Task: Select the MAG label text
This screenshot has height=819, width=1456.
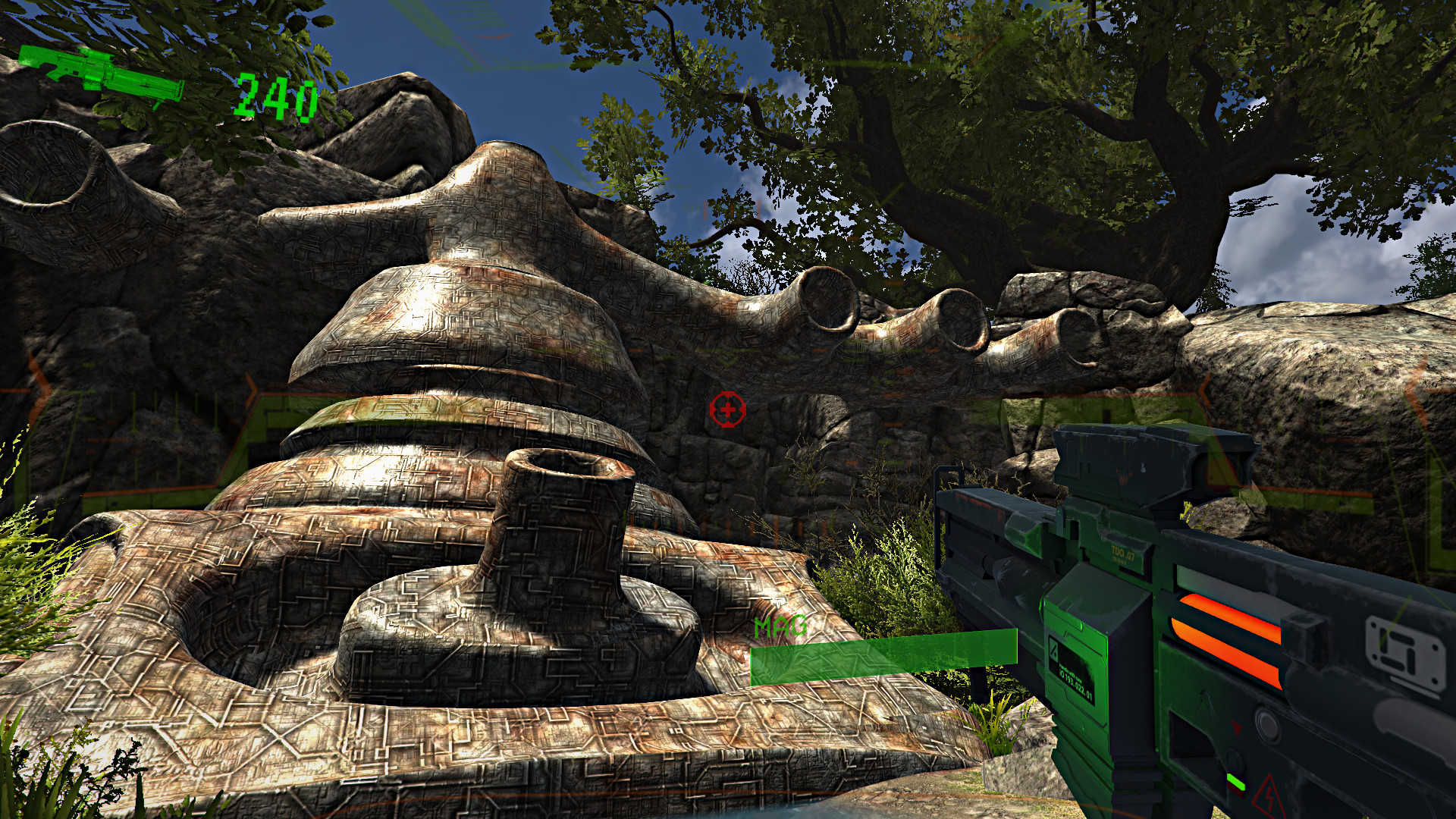Action: pyautogui.click(x=781, y=626)
